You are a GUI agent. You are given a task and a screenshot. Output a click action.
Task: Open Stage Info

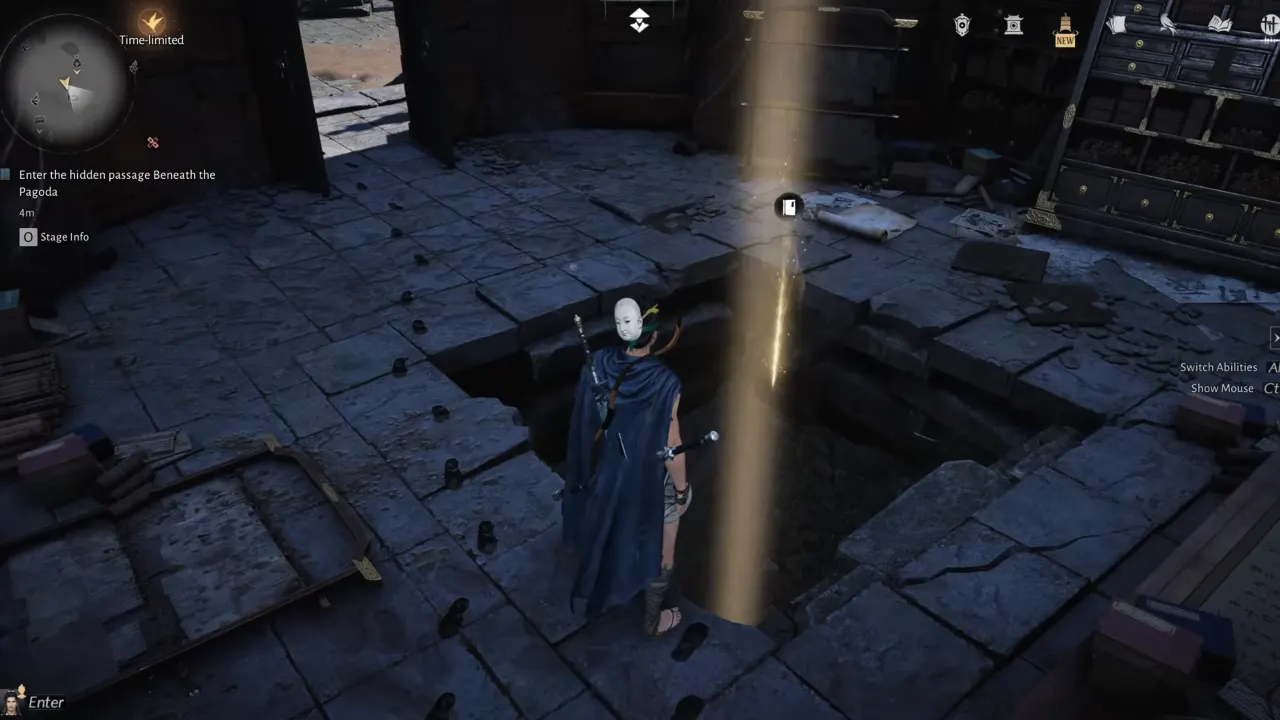coord(66,236)
